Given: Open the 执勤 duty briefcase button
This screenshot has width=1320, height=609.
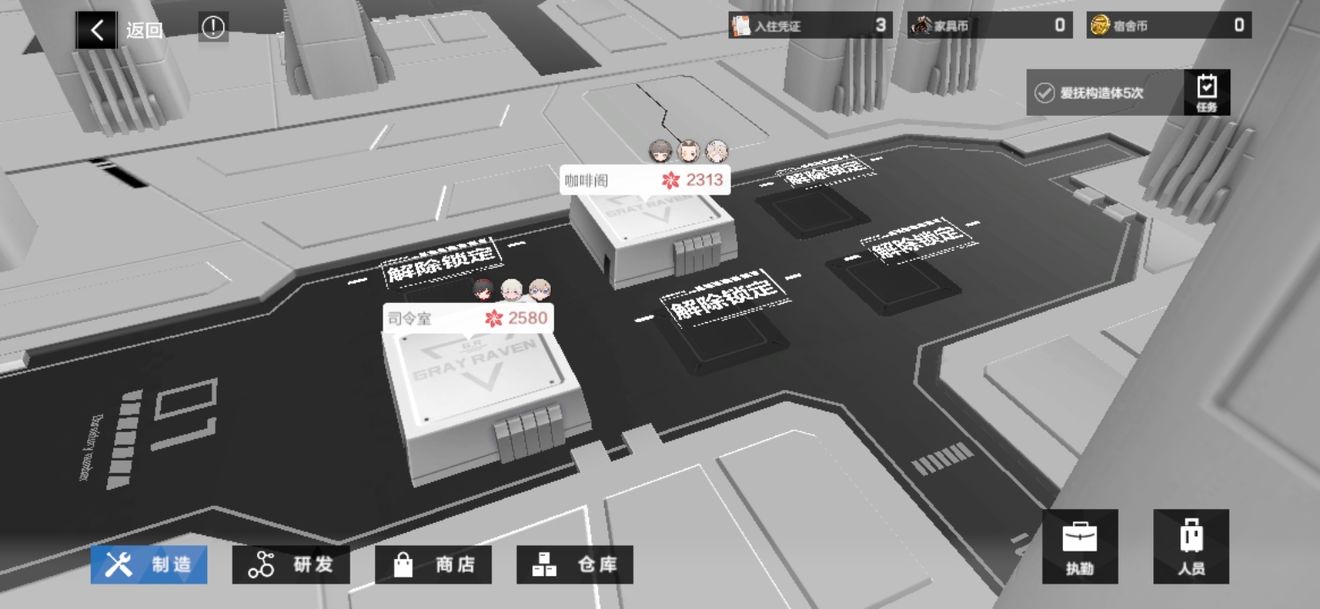Looking at the screenshot, I should click(1080, 546).
